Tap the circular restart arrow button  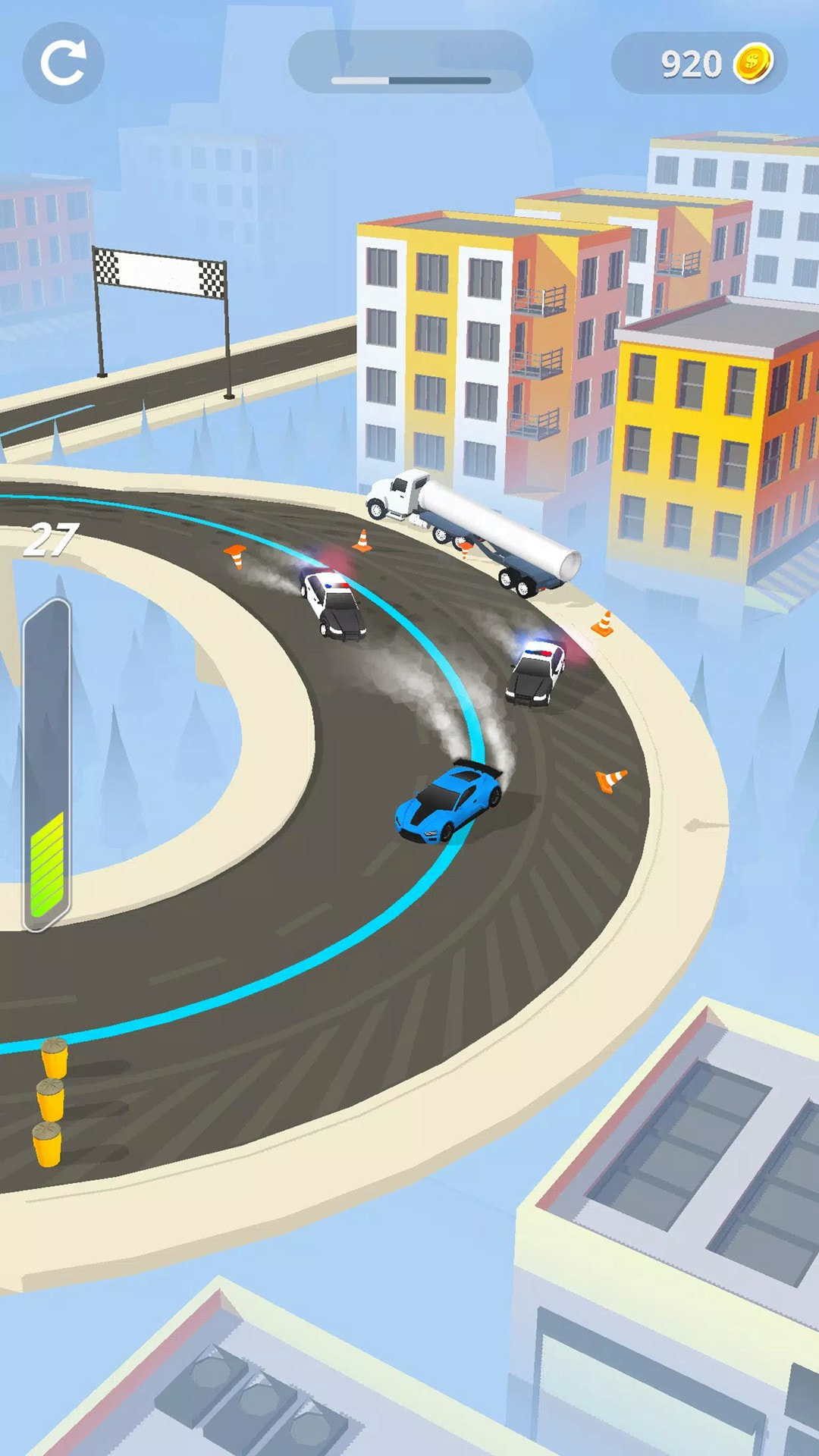[63, 63]
